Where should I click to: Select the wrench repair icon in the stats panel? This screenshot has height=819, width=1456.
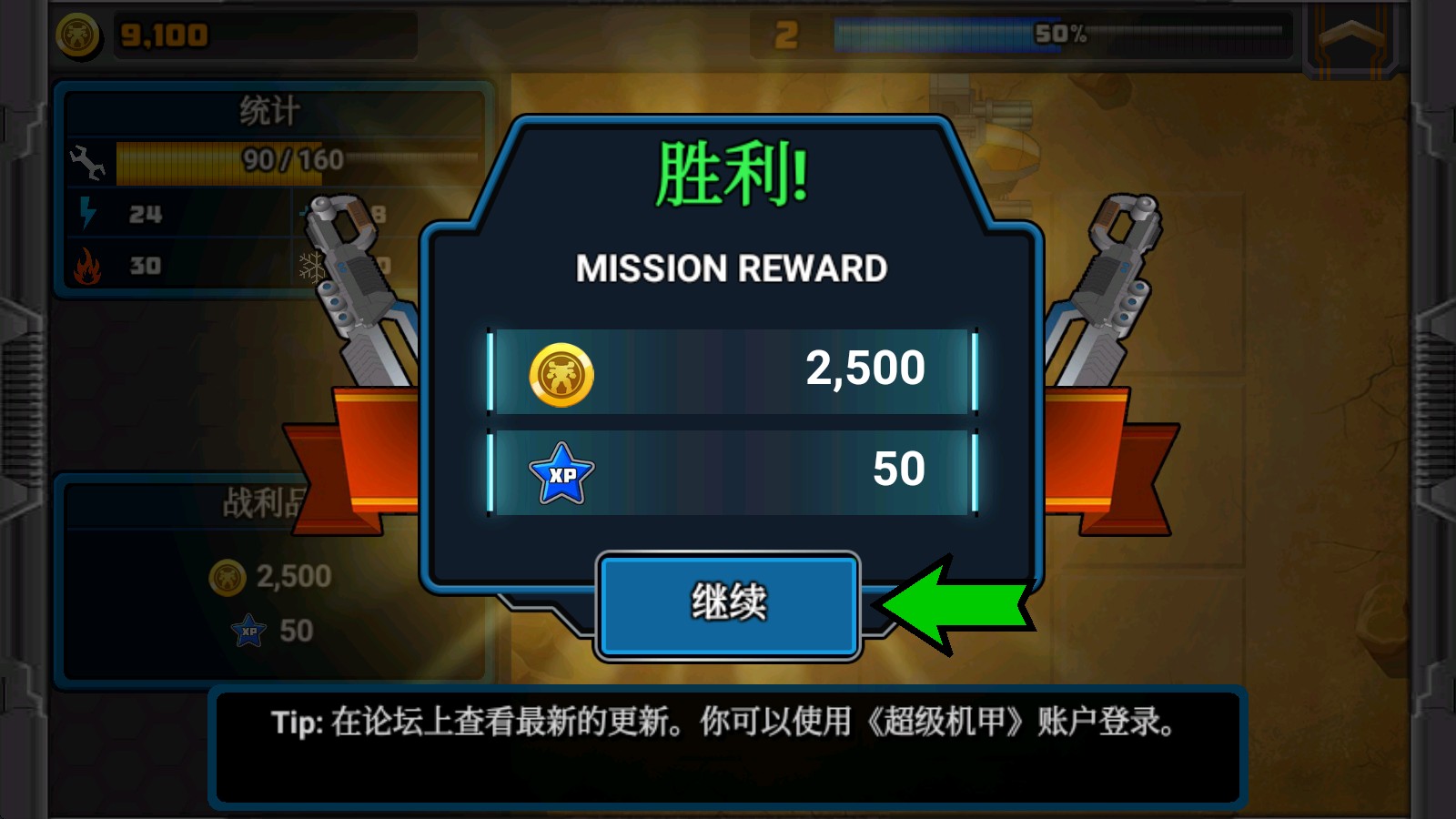88,164
